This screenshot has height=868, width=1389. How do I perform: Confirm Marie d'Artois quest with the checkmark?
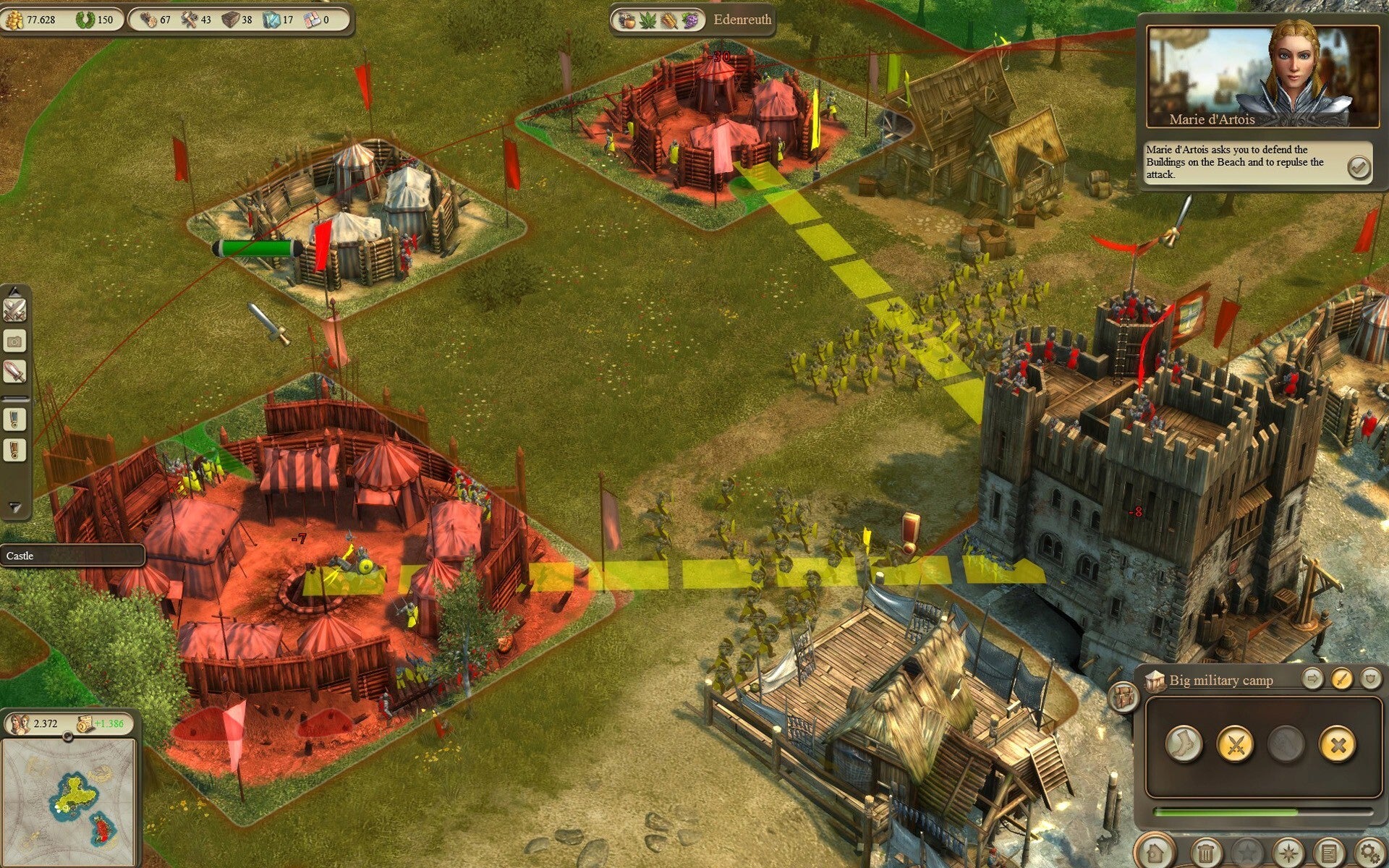coord(1359,168)
